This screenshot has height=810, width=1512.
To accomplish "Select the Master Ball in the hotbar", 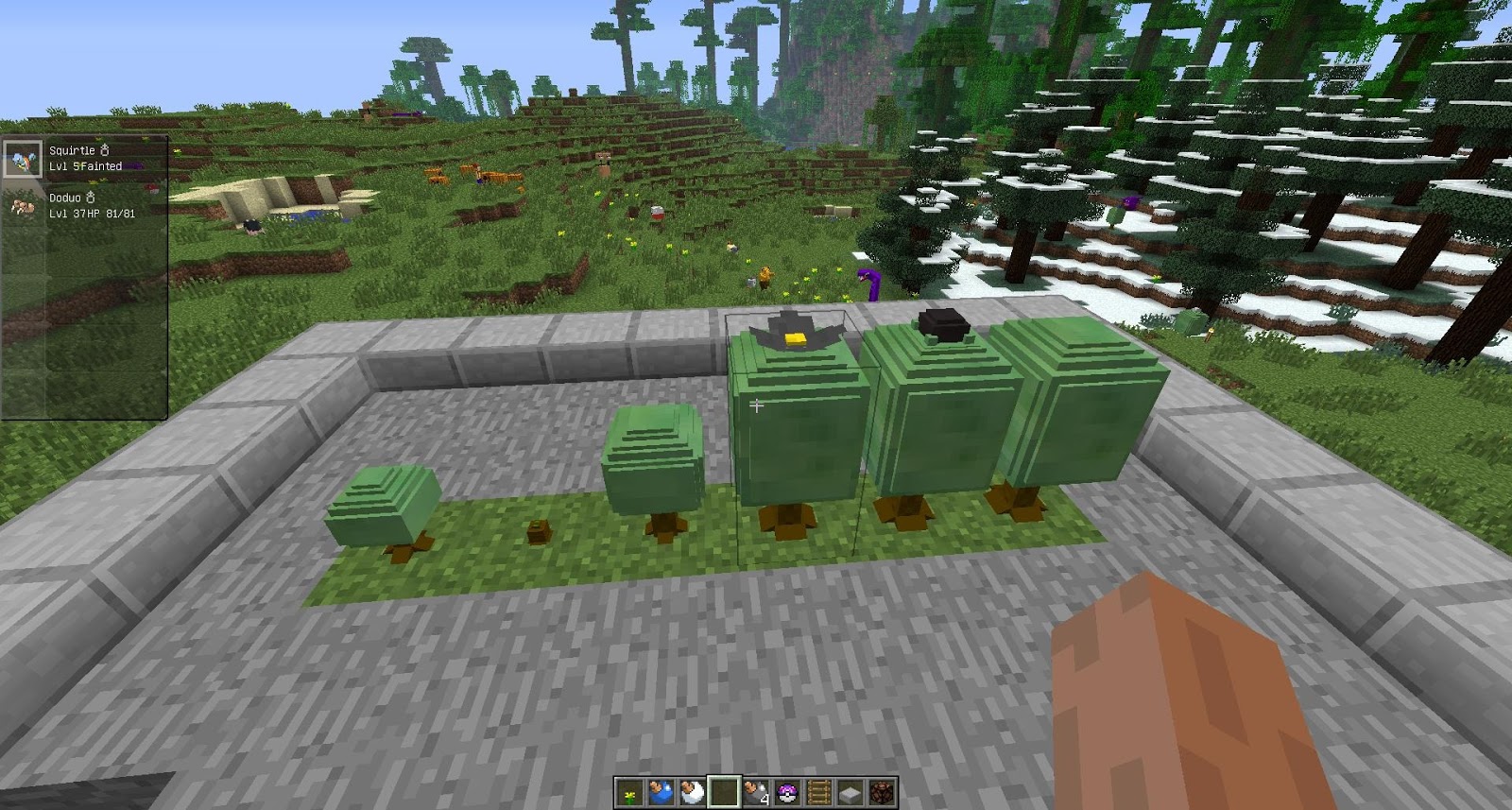I will point(787,792).
